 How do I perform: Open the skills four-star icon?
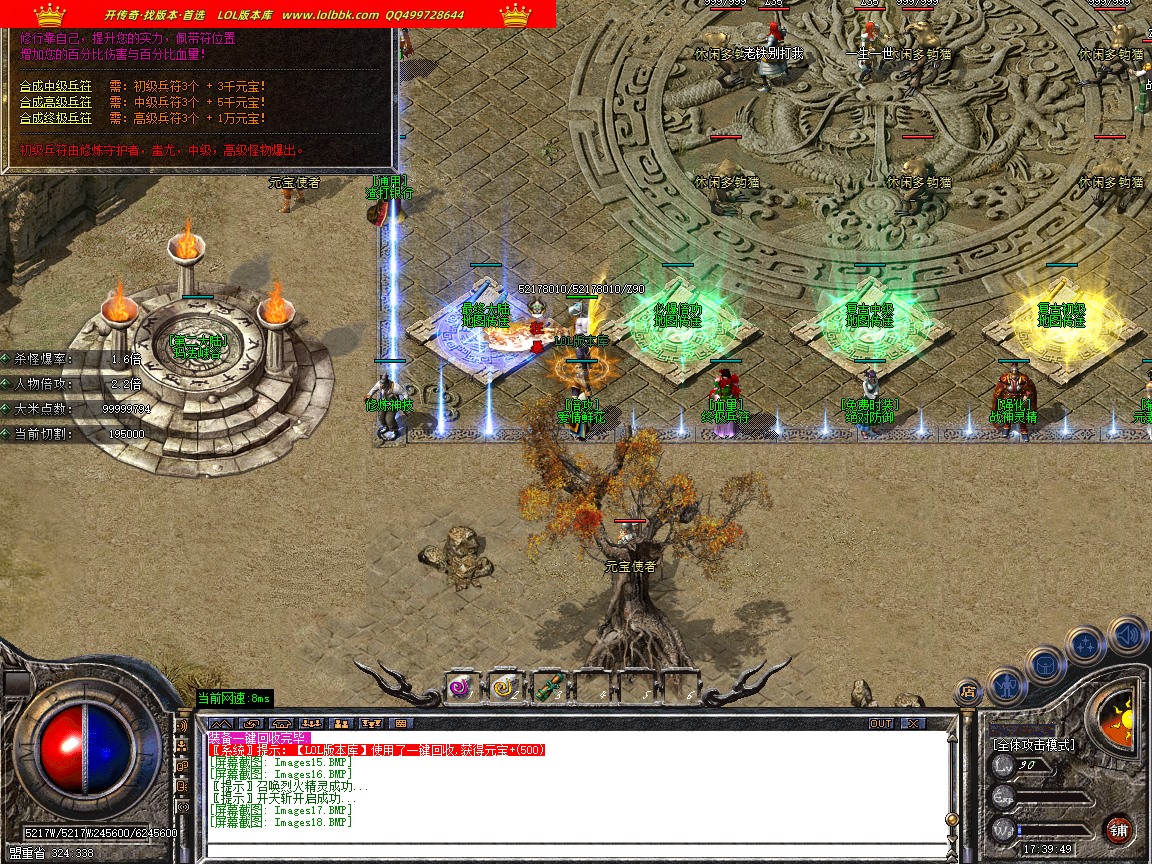pos(1086,645)
